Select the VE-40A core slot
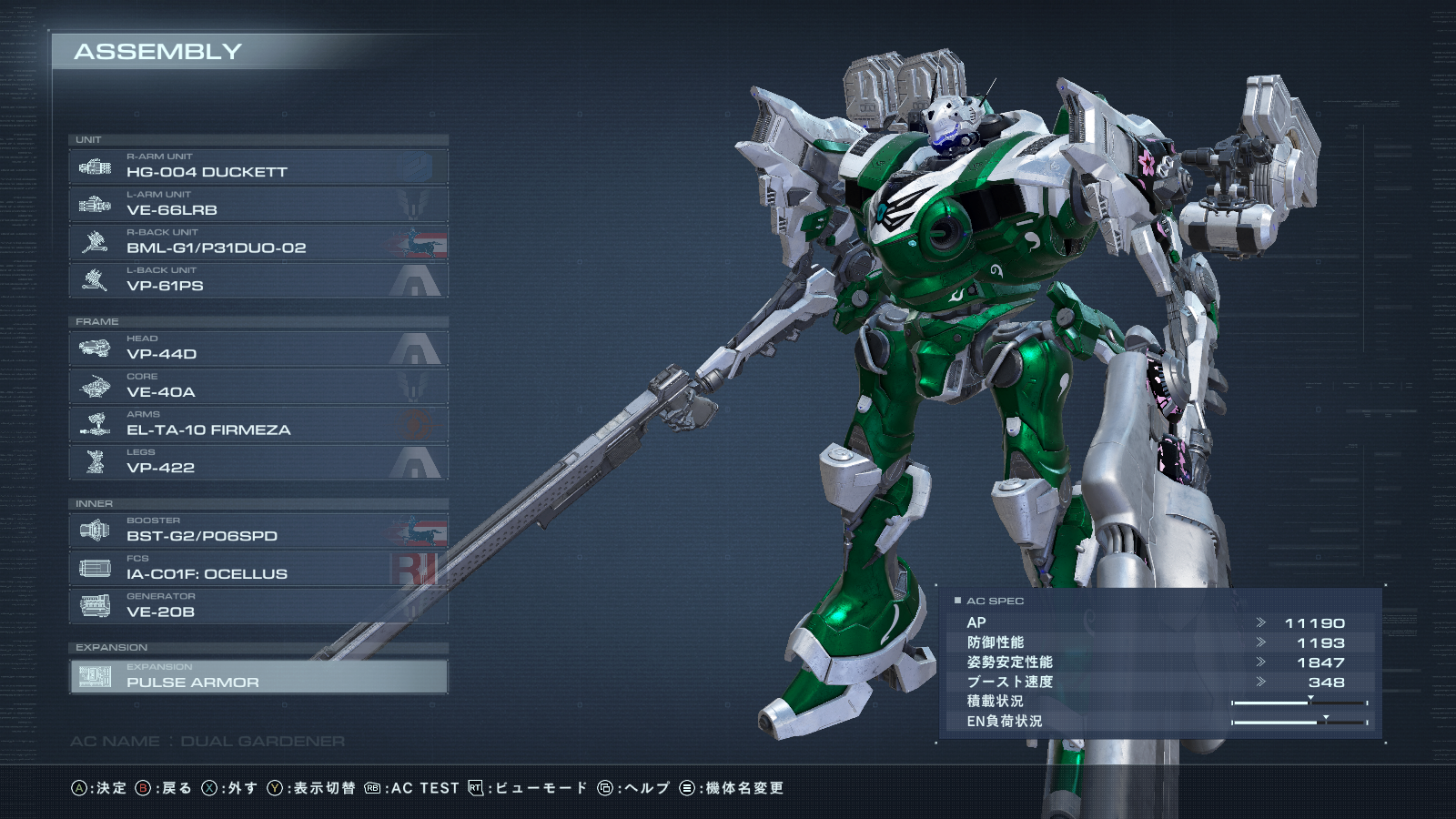 coord(258,387)
